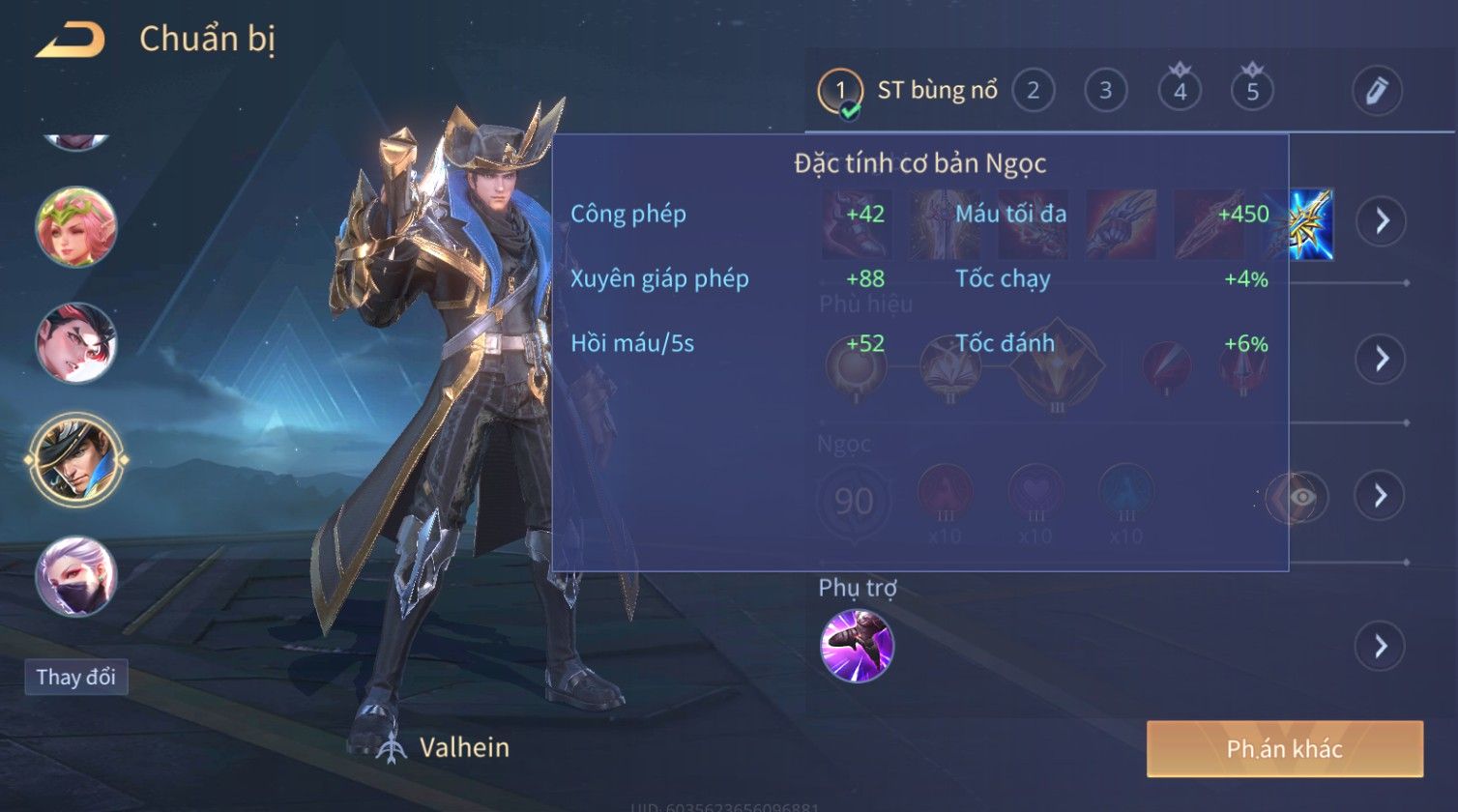Switch to preset slot 3
This screenshot has width=1458, height=812.
(1105, 92)
